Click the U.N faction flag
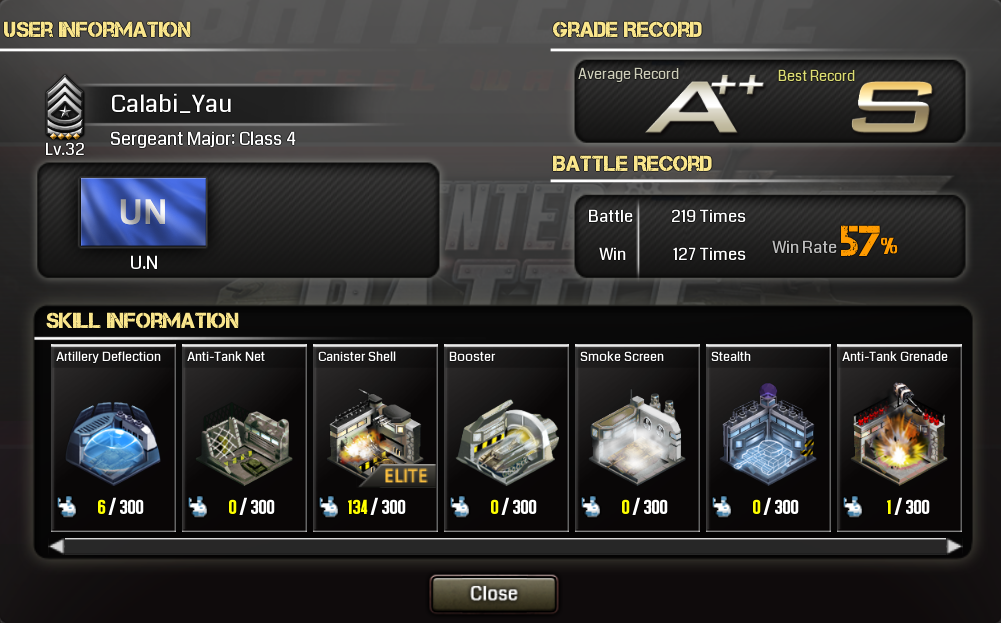The height and width of the screenshot is (623, 1001). 143,212
